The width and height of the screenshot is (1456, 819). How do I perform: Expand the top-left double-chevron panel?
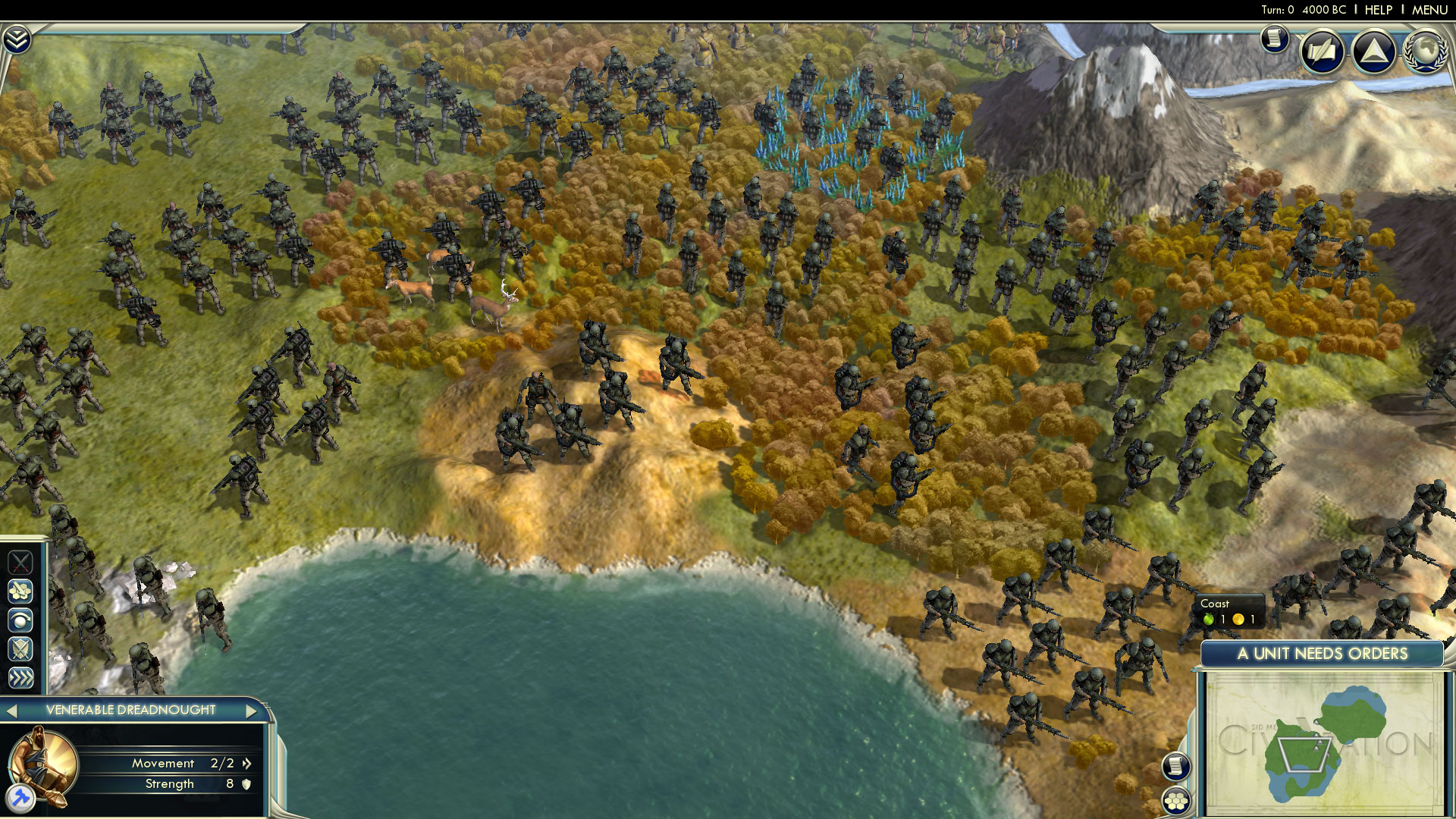click(17, 39)
